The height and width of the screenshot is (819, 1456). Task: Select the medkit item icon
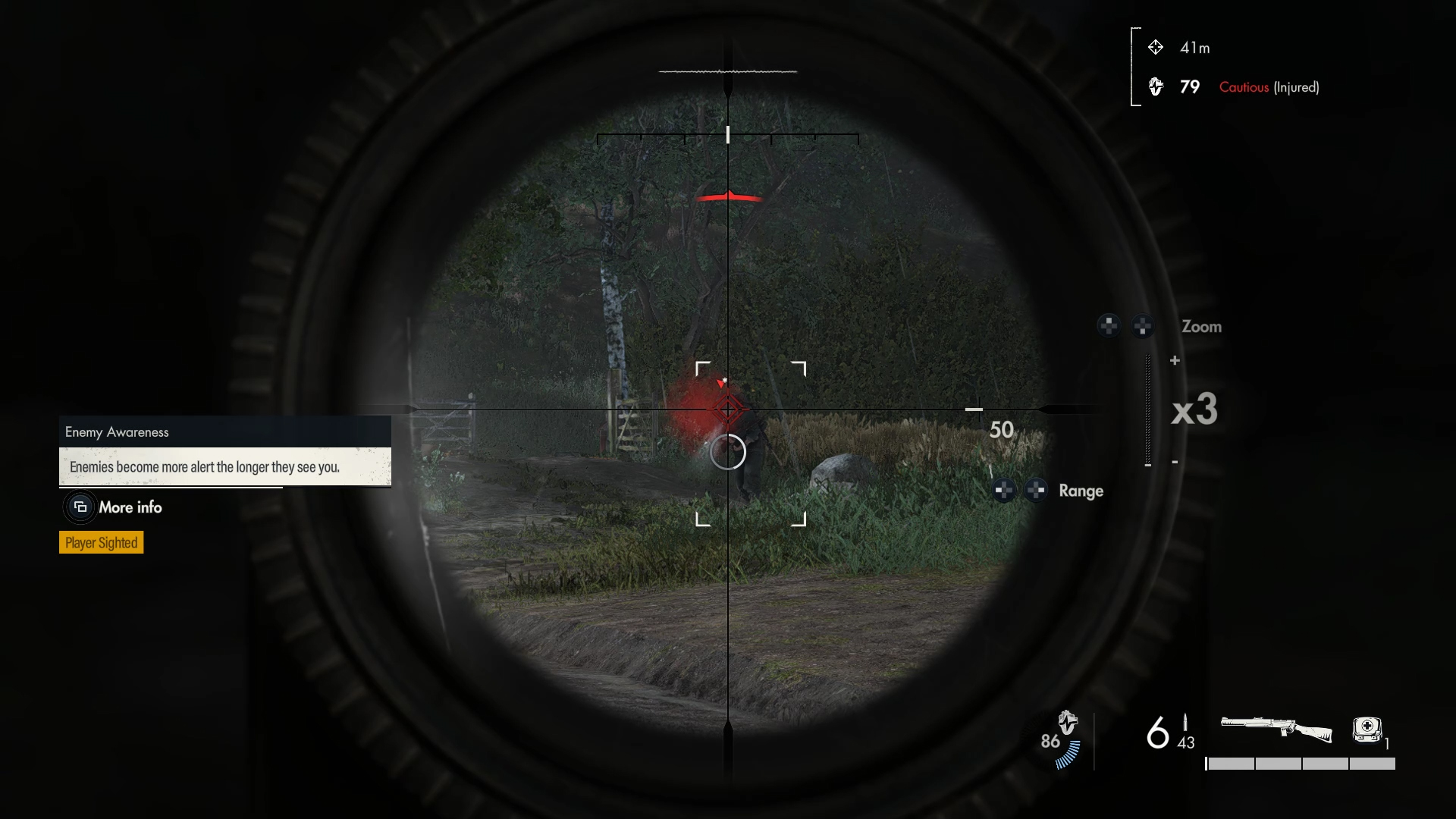[1367, 730]
